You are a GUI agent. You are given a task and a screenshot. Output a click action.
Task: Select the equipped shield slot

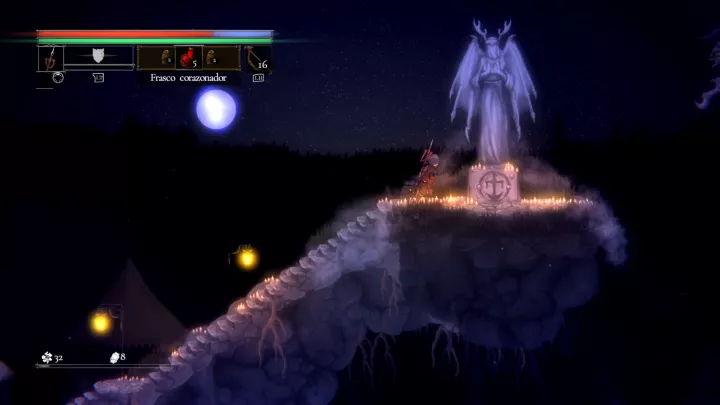98,56
